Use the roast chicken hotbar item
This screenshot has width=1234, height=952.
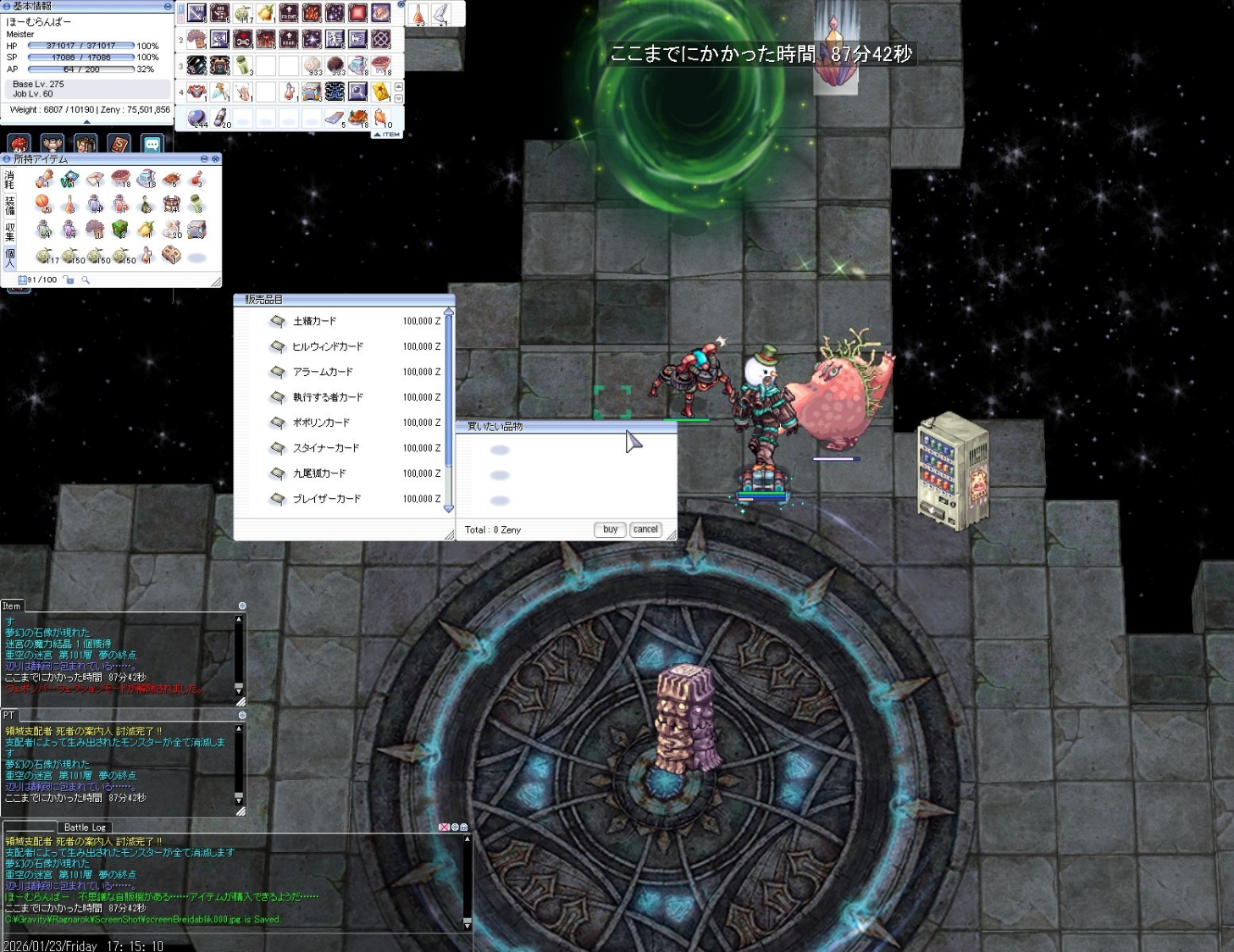click(358, 118)
